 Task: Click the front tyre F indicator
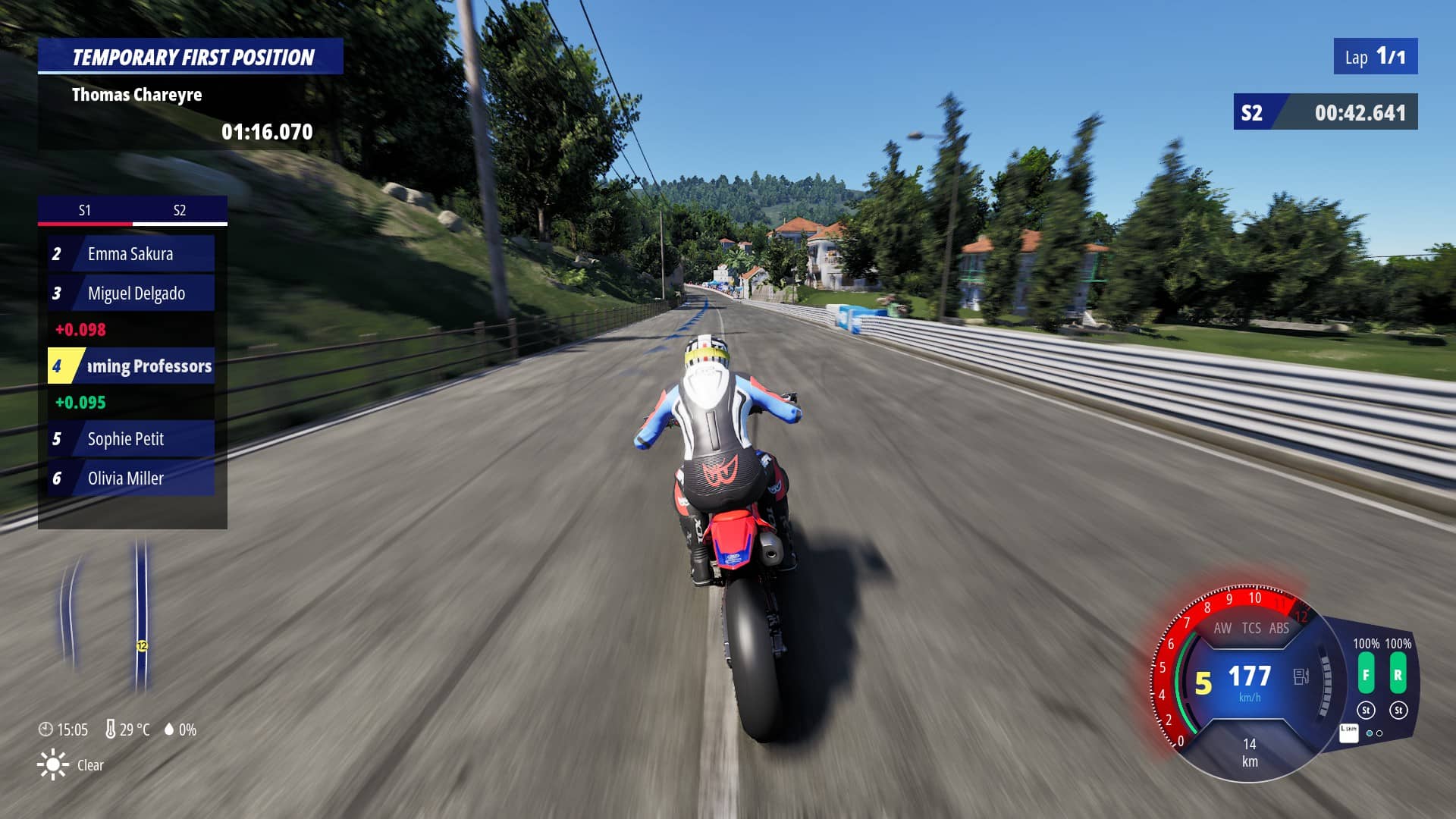pyautogui.click(x=1366, y=674)
